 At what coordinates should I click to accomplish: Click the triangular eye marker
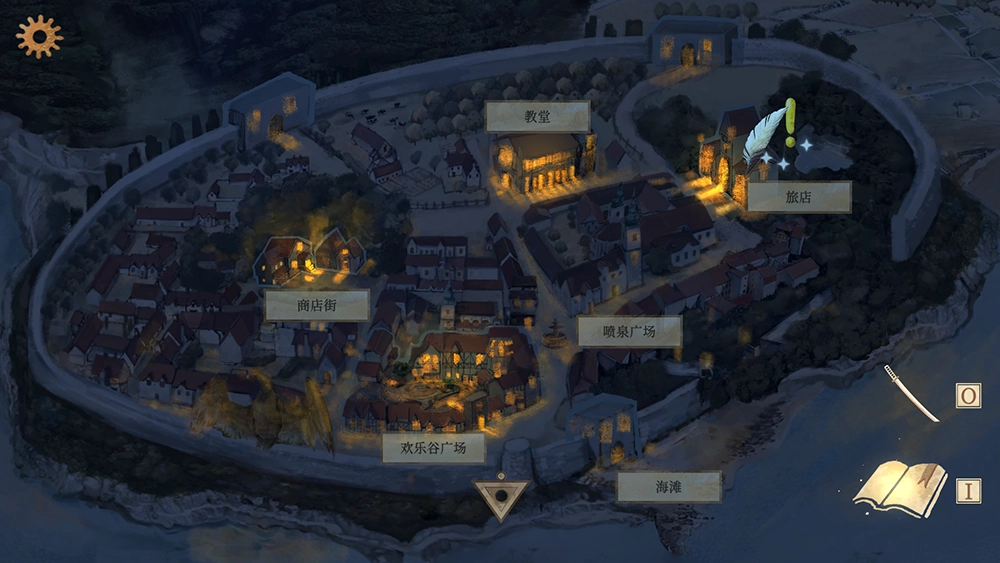click(499, 498)
